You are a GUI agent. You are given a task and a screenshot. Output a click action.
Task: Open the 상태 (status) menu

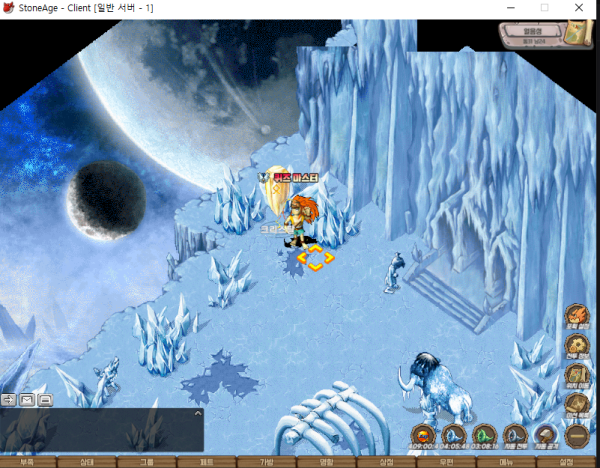87,462
